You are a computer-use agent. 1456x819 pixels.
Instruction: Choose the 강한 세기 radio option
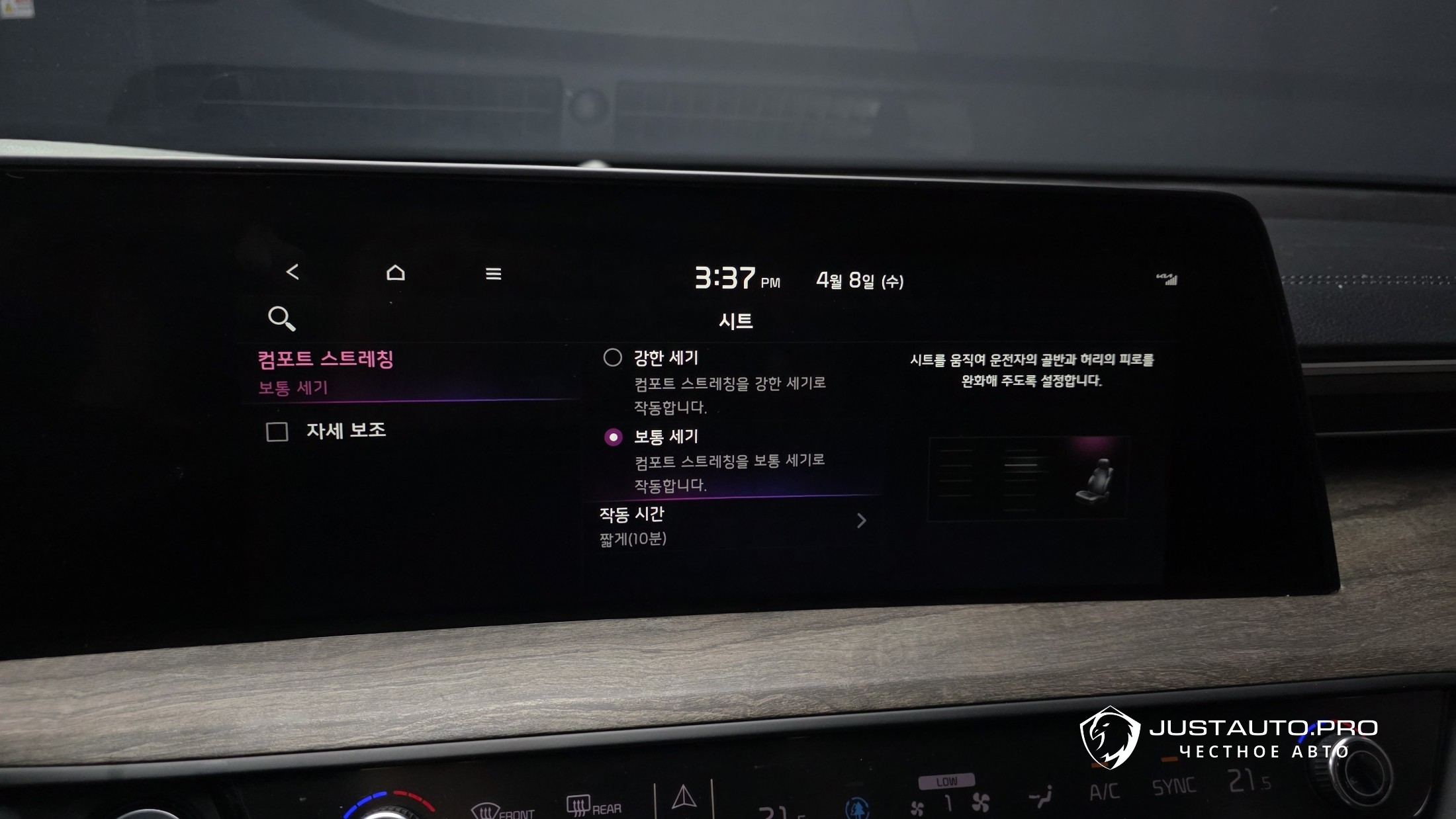coord(613,358)
